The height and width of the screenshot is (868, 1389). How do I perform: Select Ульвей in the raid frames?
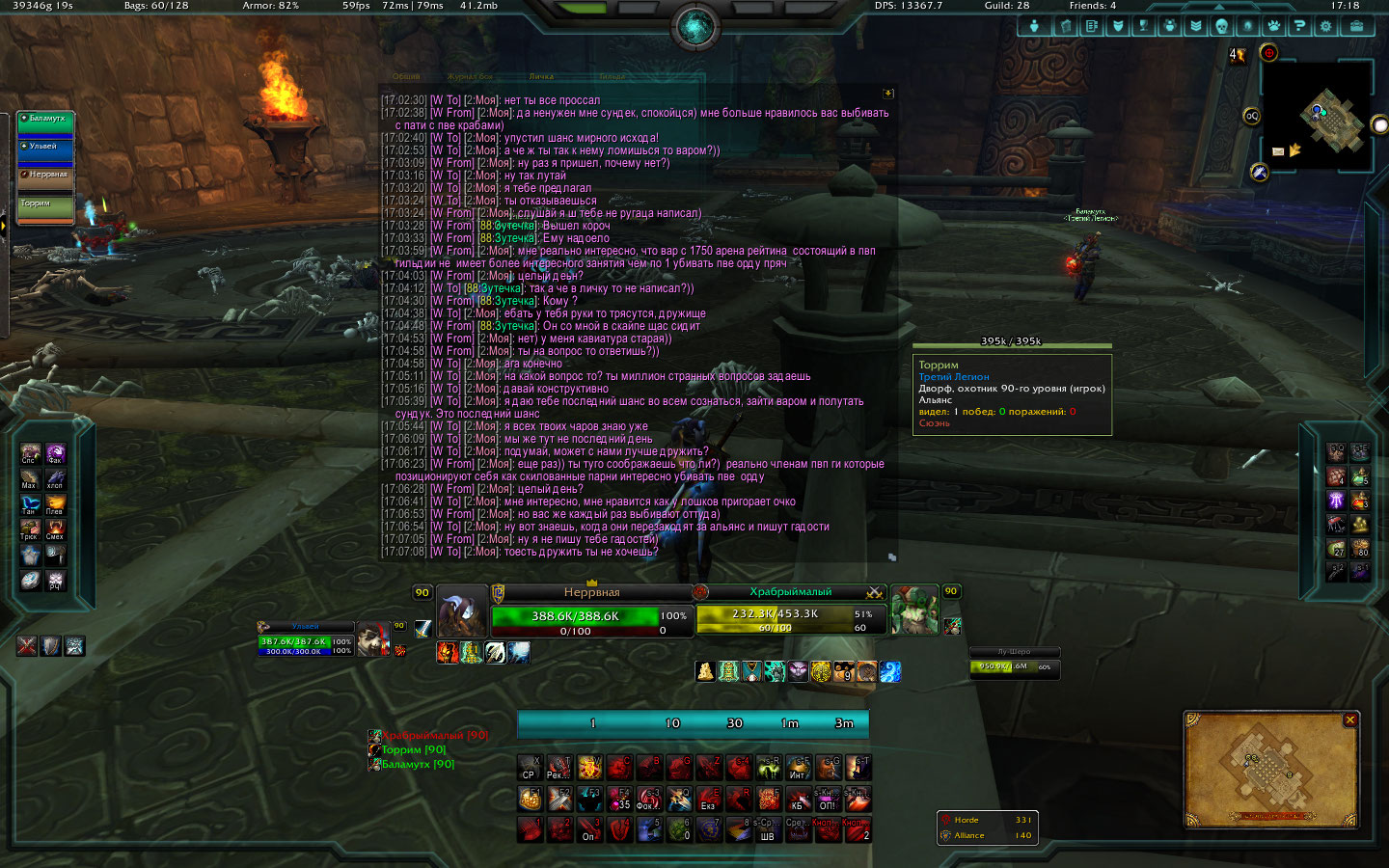(x=45, y=151)
